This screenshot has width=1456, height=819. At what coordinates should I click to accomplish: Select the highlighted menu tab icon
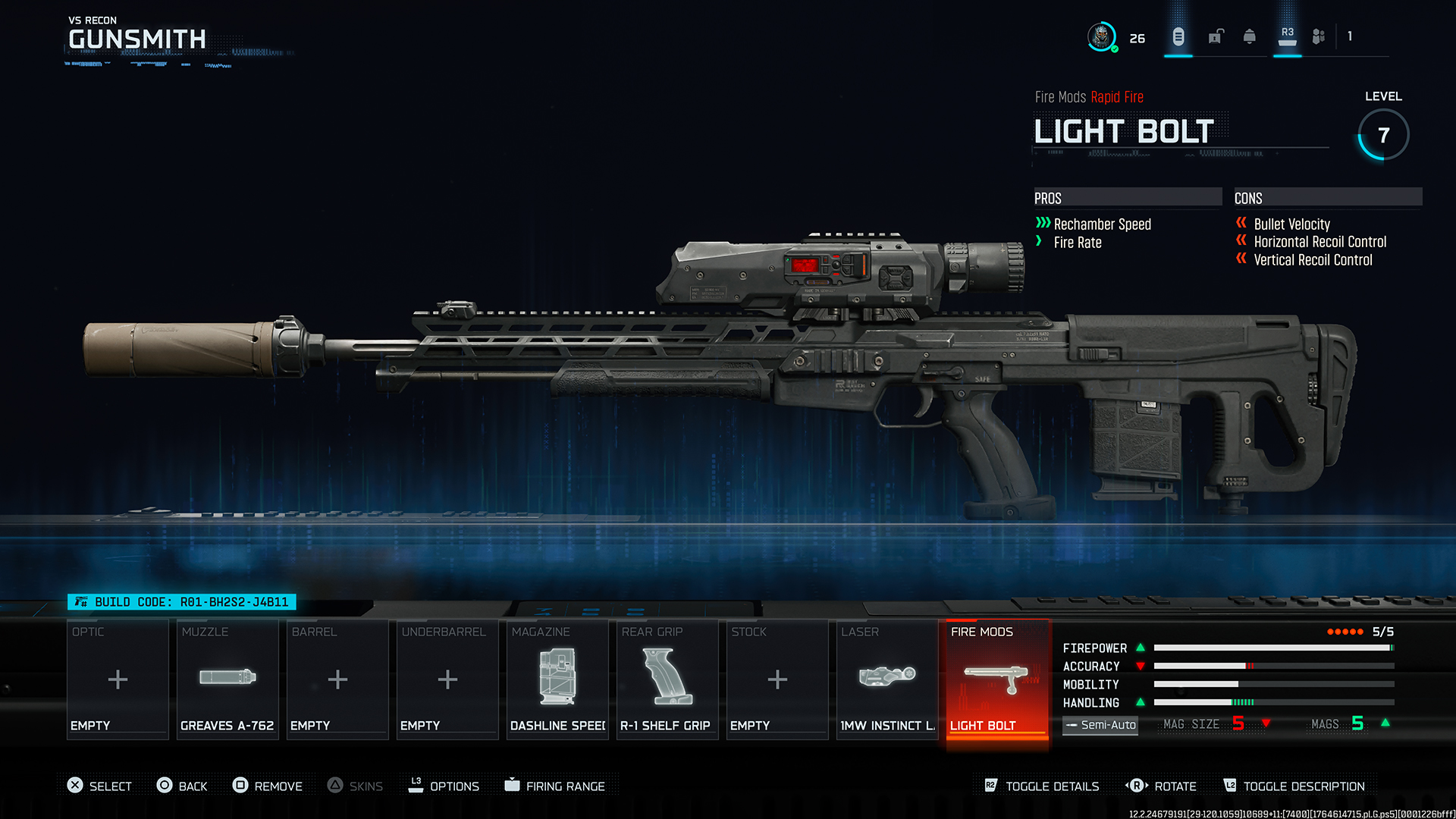[x=1178, y=36]
